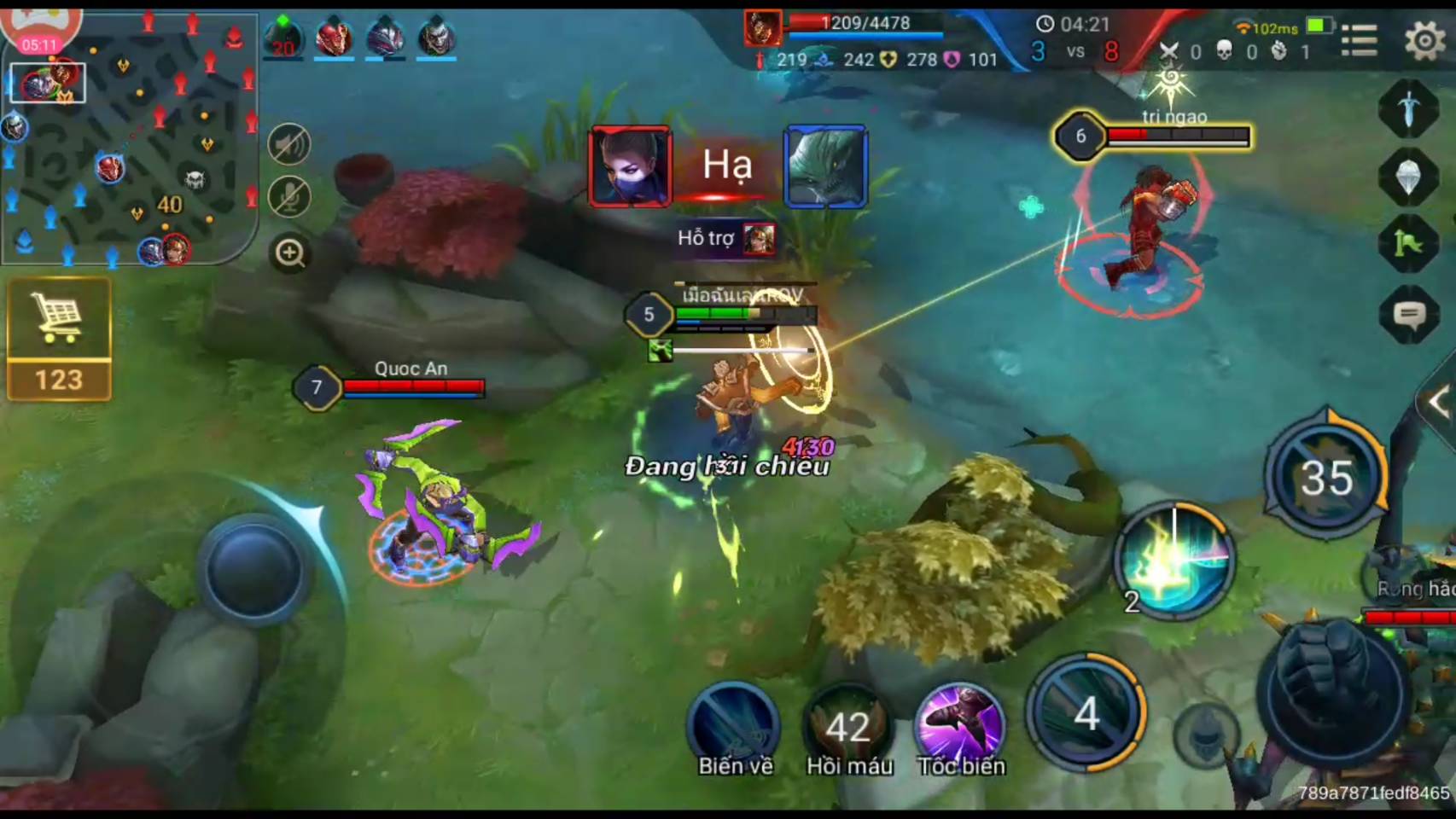Screen dimensions: 1456x819
Task: Expand the side panel arrow
Action: 1439,403
